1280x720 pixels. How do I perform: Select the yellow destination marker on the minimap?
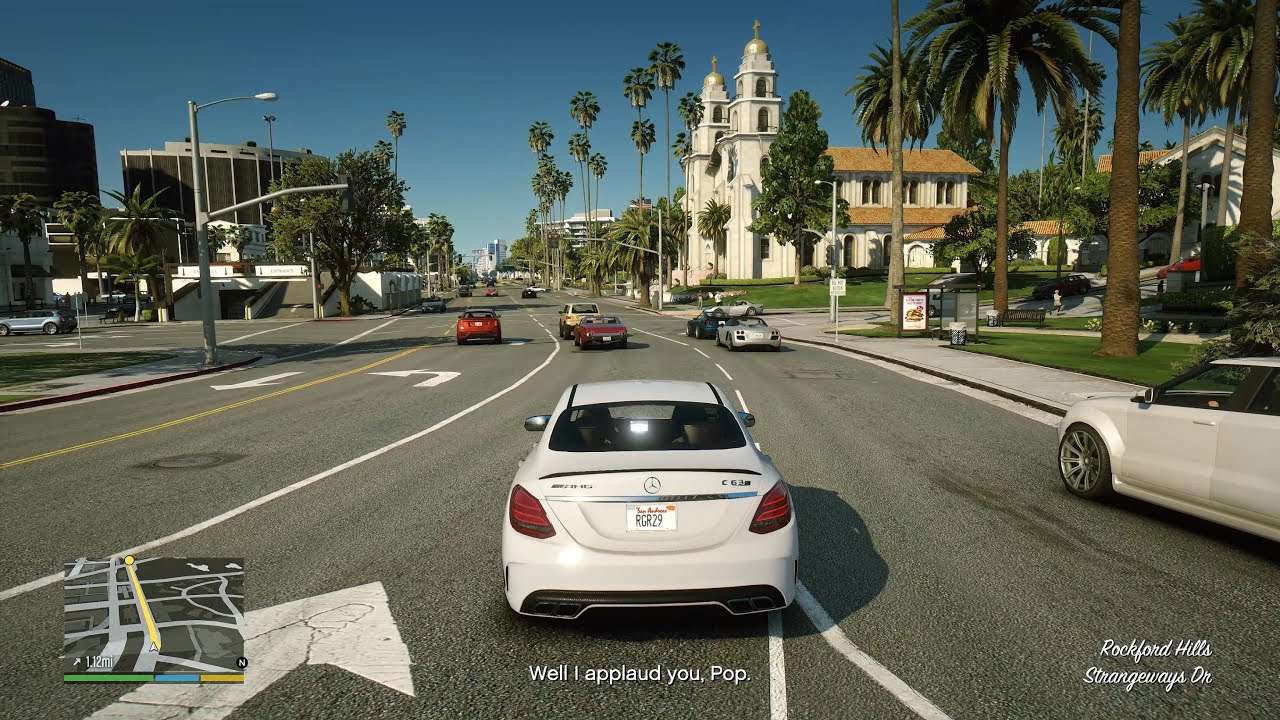click(128, 560)
